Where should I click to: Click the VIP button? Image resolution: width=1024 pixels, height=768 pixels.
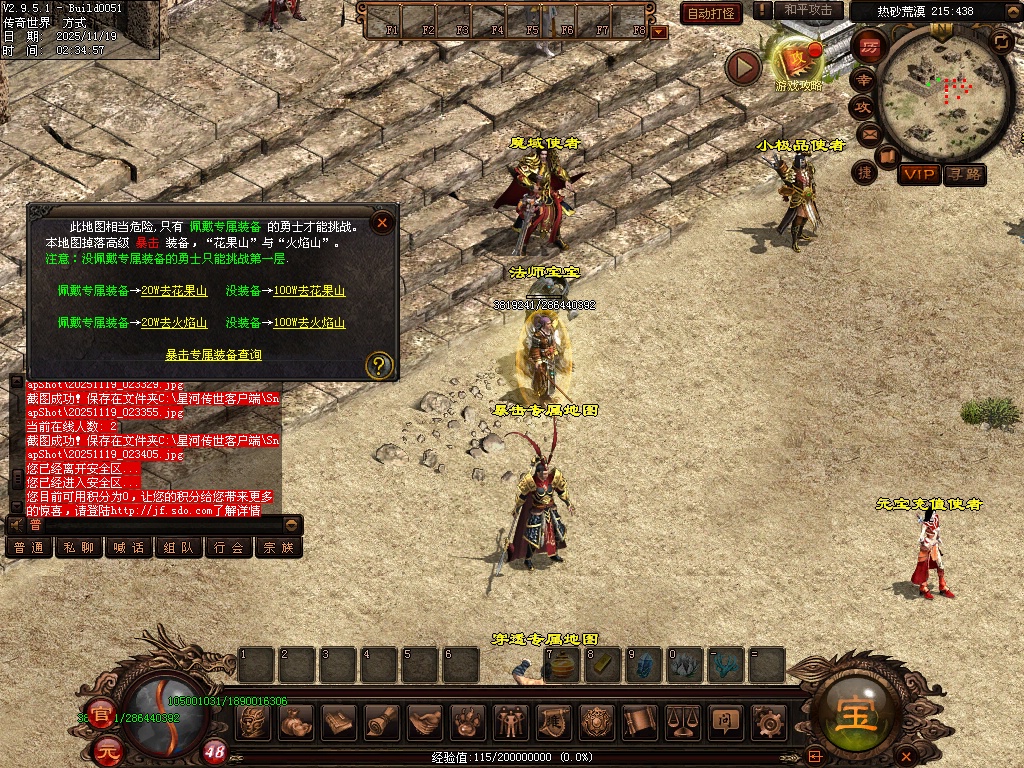pyautogui.click(x=919, y=174)
